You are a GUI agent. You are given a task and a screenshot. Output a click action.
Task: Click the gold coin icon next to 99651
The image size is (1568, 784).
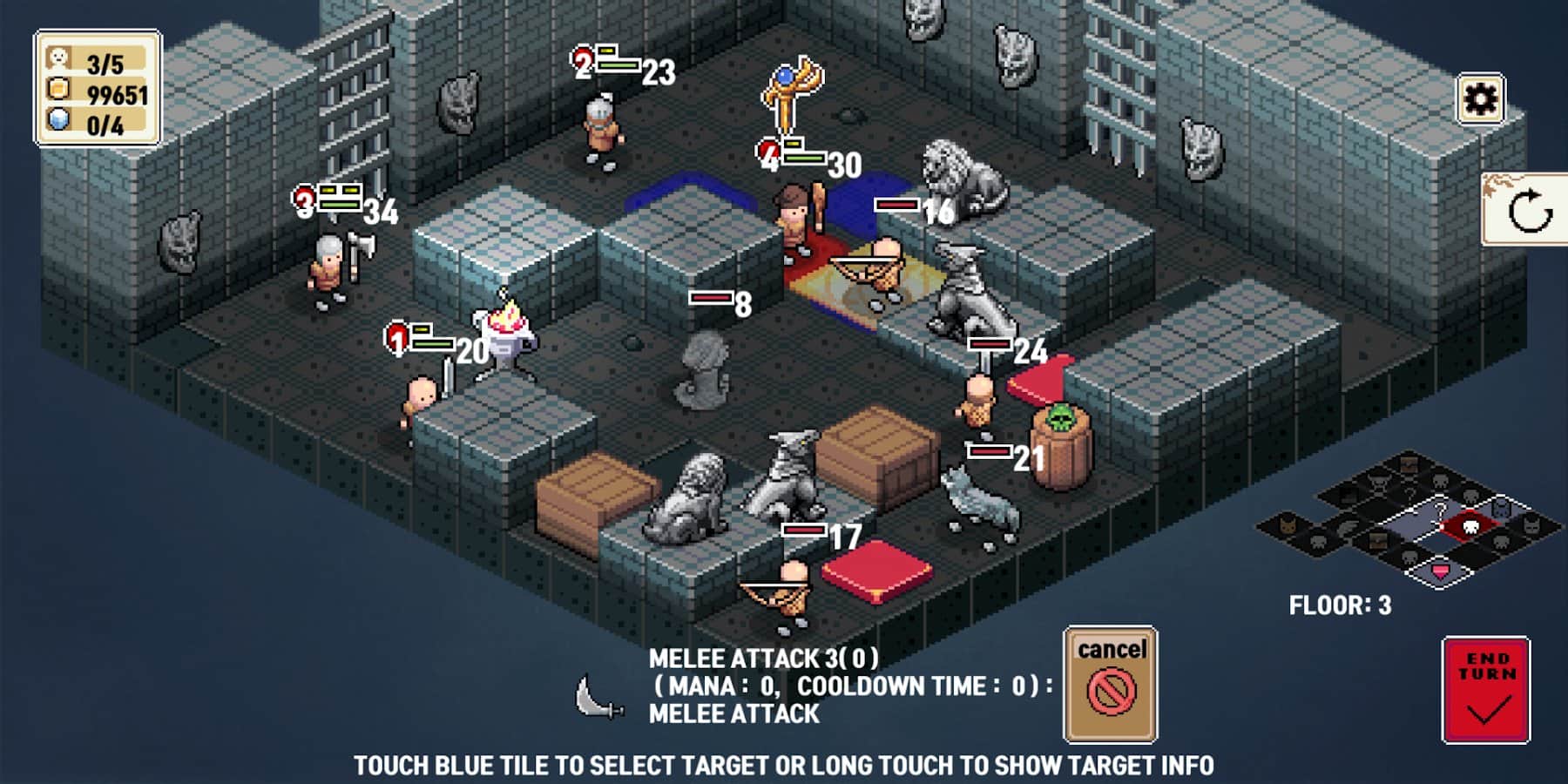click(x=59, y=91)
